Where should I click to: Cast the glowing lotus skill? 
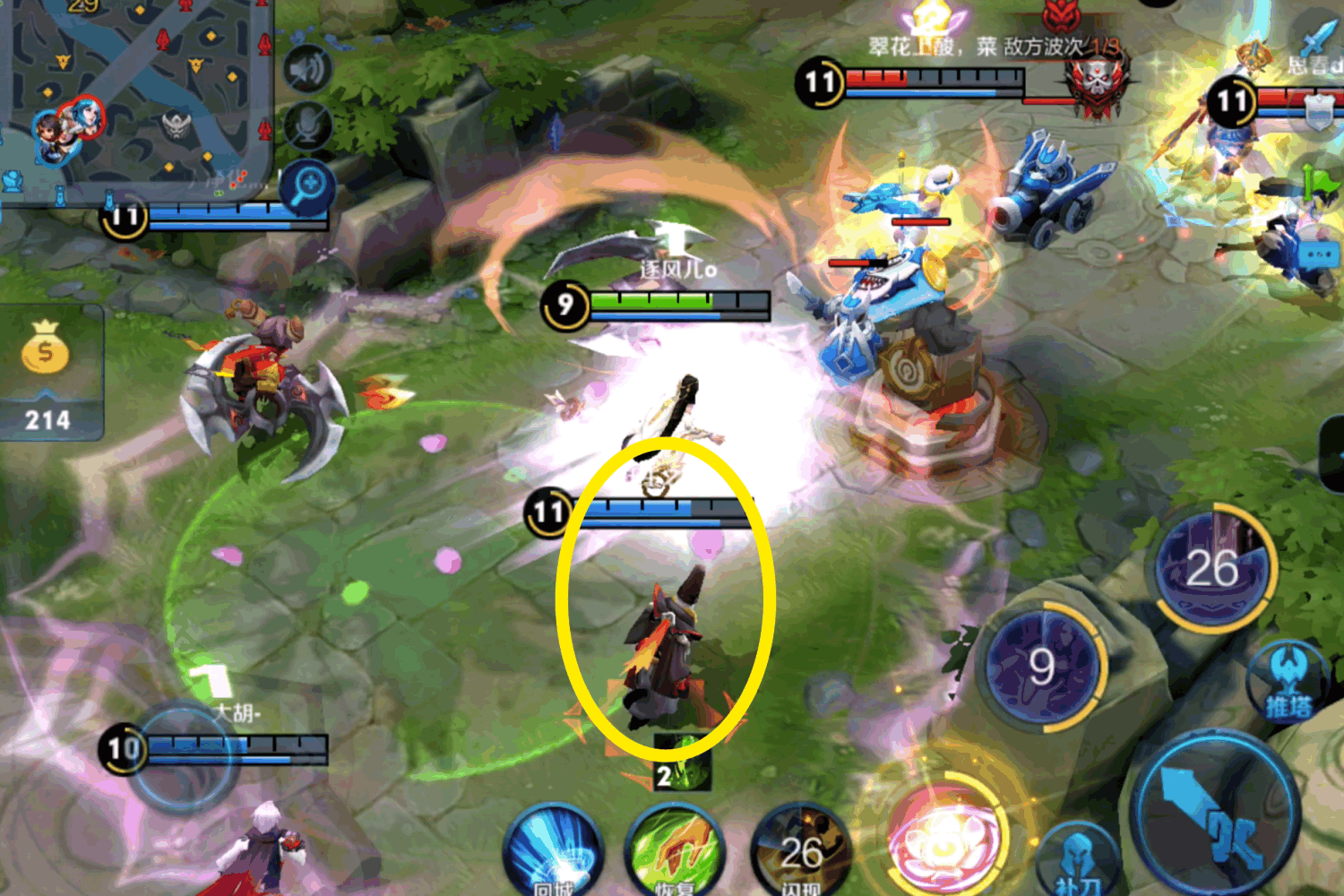click(941, 842)
